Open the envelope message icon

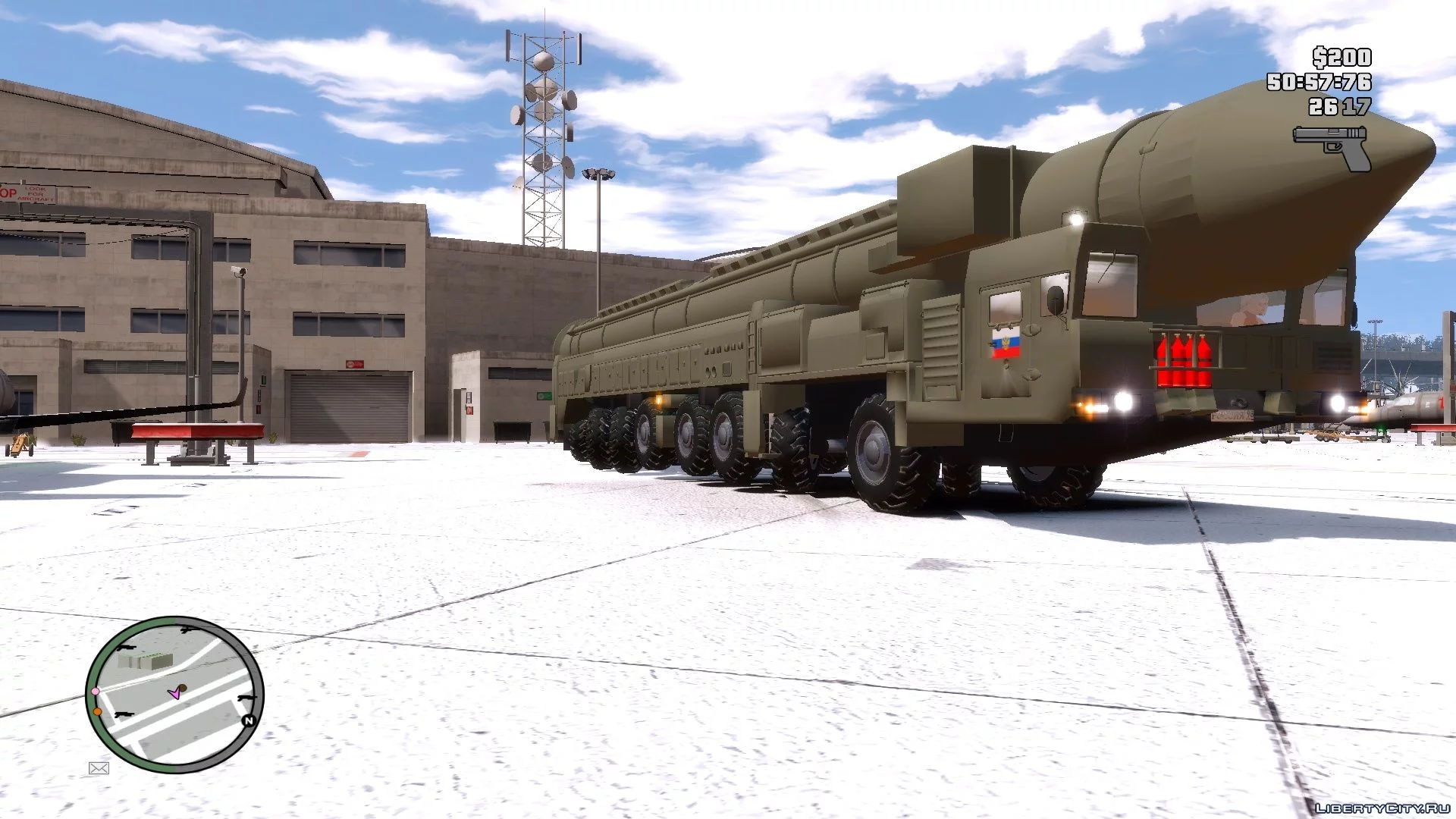pyautogui.click(x=99, y=768)
